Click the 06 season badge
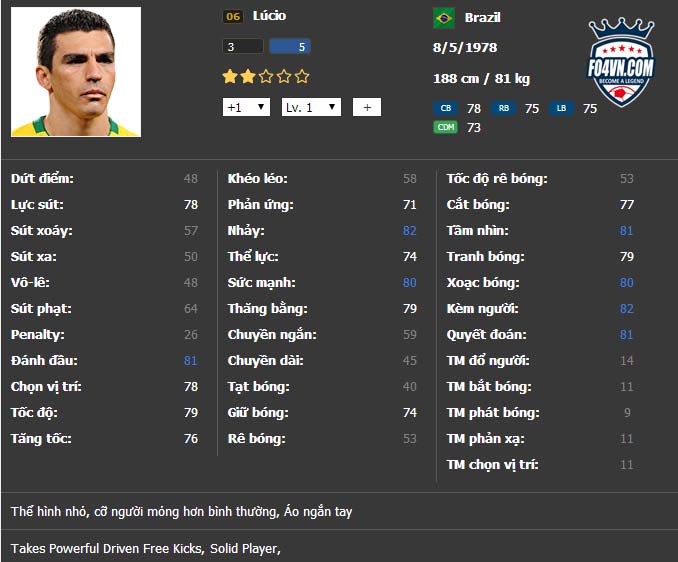678x562 pixels. (233, 17)
